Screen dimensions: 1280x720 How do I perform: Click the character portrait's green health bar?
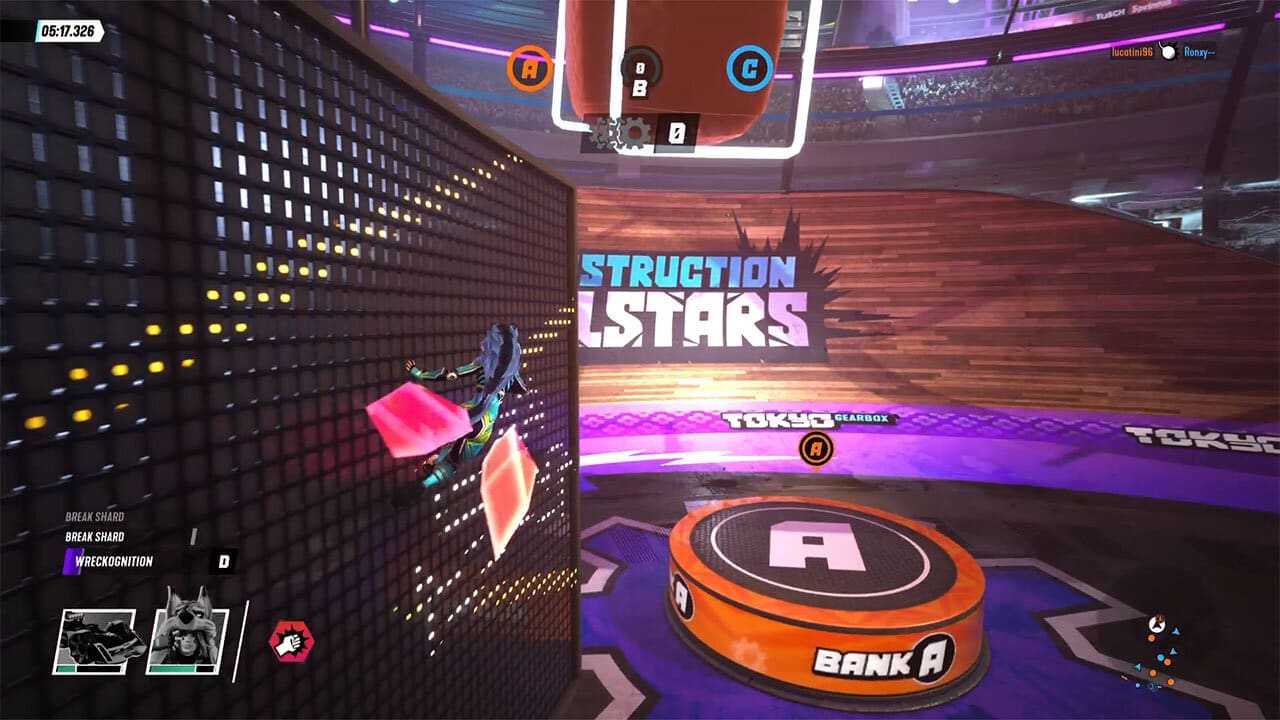coord(172,669)
